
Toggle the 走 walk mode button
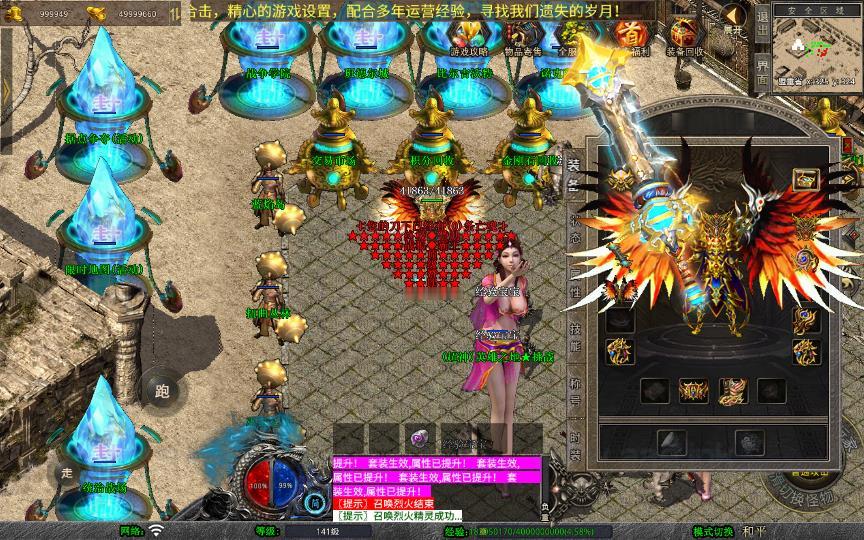(x=68, y=473)
